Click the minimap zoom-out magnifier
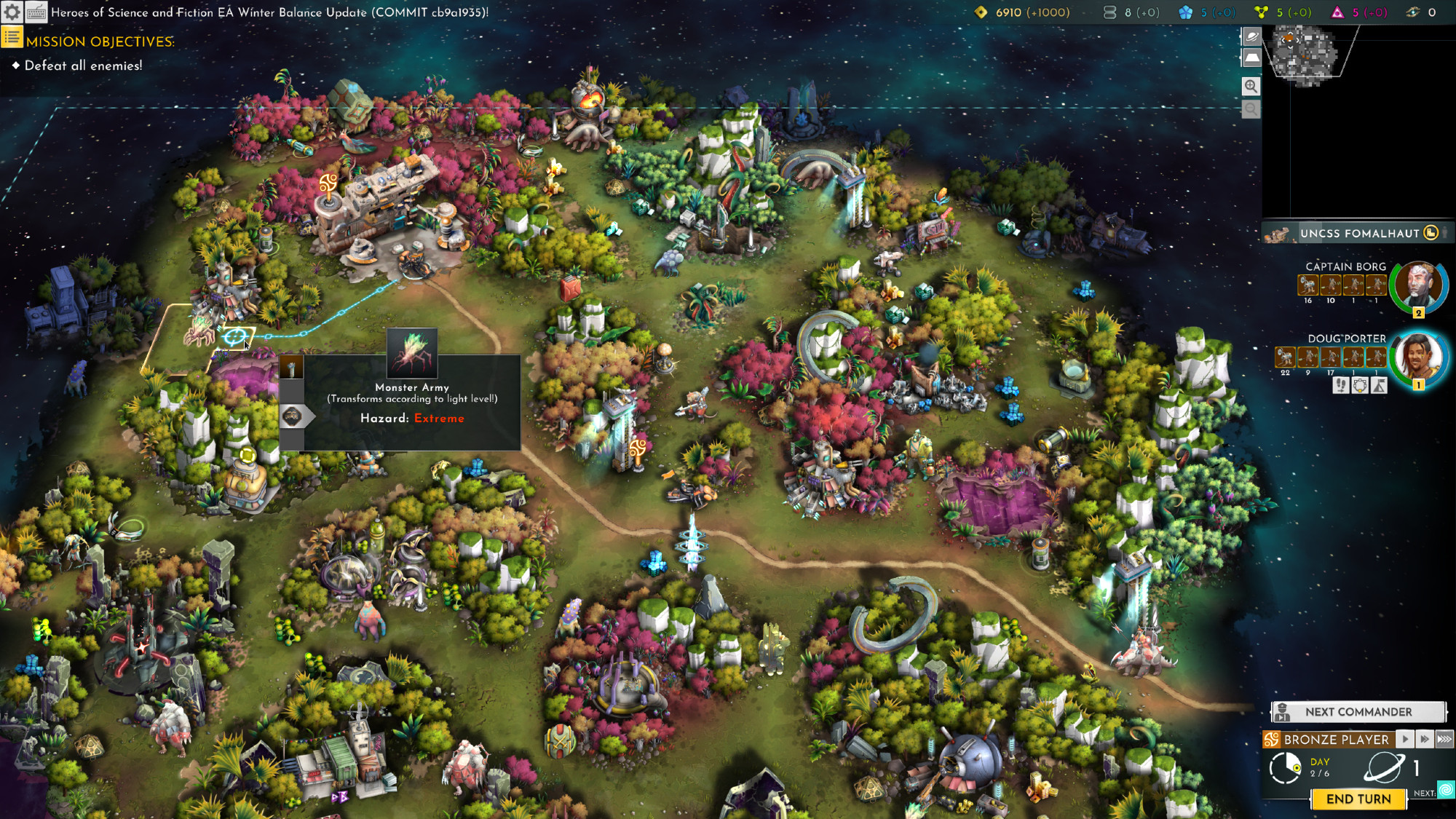This screenshot has height=819, width=1456. (1251, 109)
